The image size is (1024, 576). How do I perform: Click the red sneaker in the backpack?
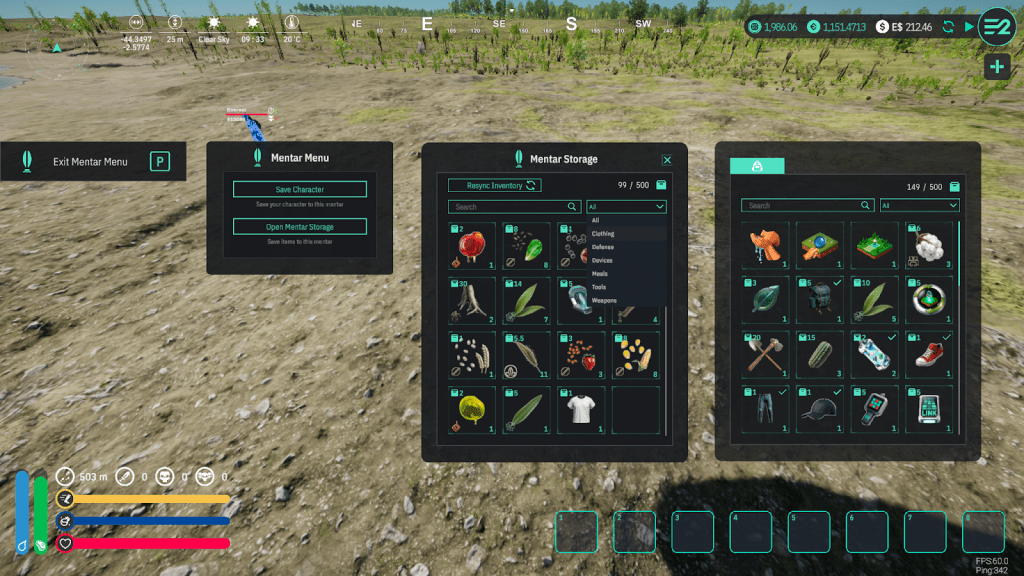[931, 354]
